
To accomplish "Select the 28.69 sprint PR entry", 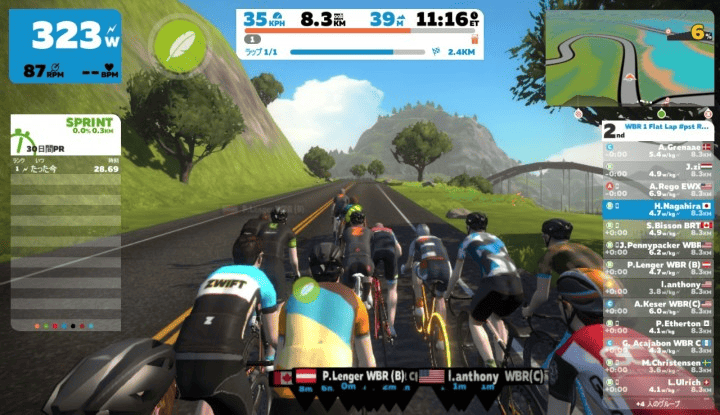I will click(65, 169).
